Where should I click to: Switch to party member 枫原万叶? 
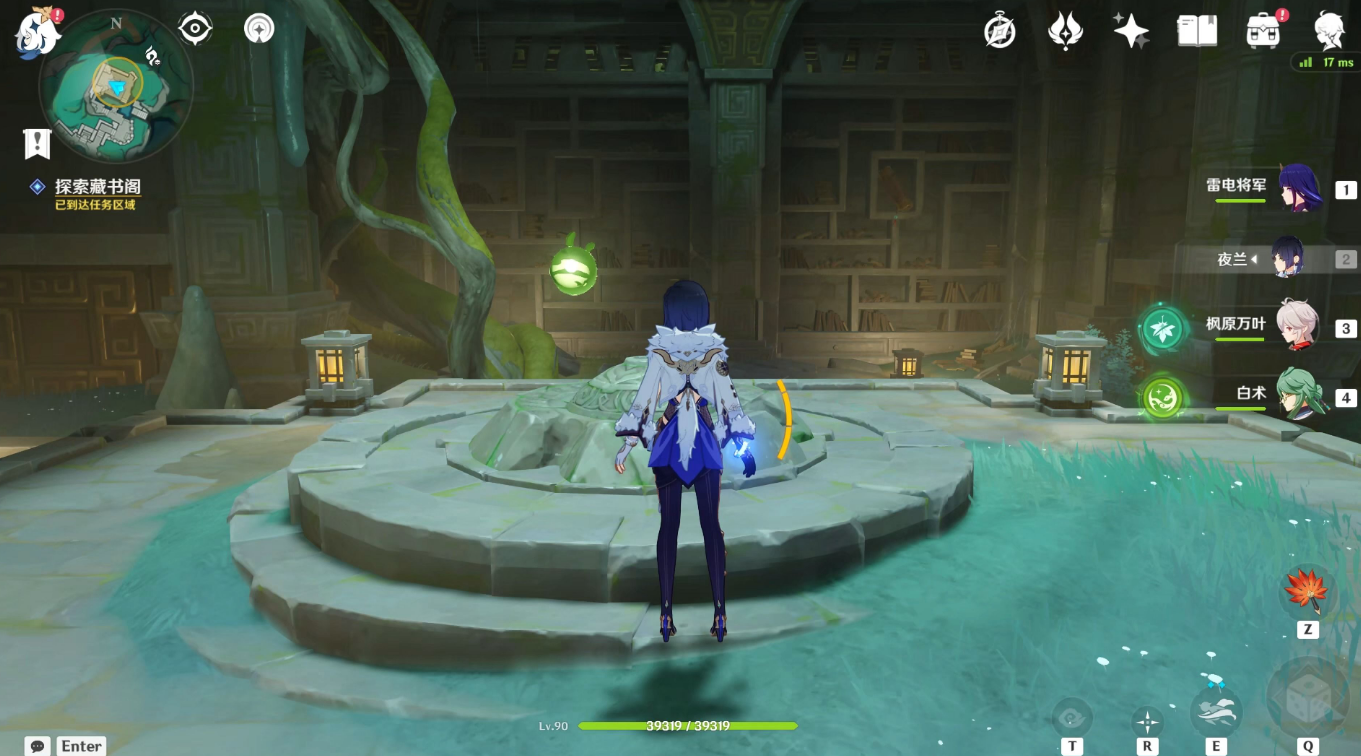(1299, 327)
